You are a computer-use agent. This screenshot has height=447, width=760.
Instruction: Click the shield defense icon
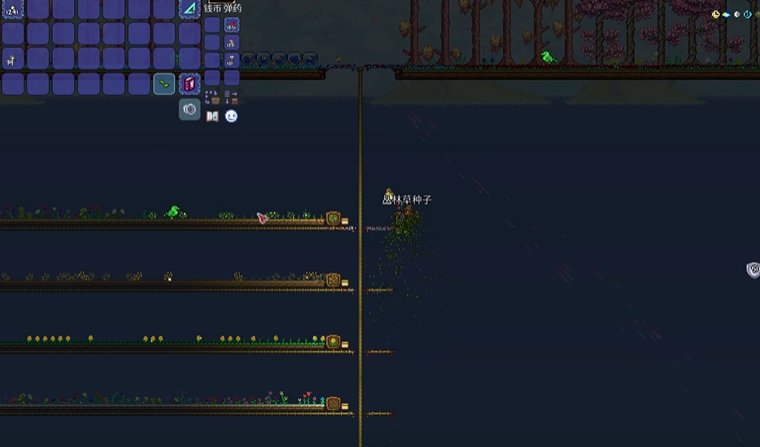(752, 270)
